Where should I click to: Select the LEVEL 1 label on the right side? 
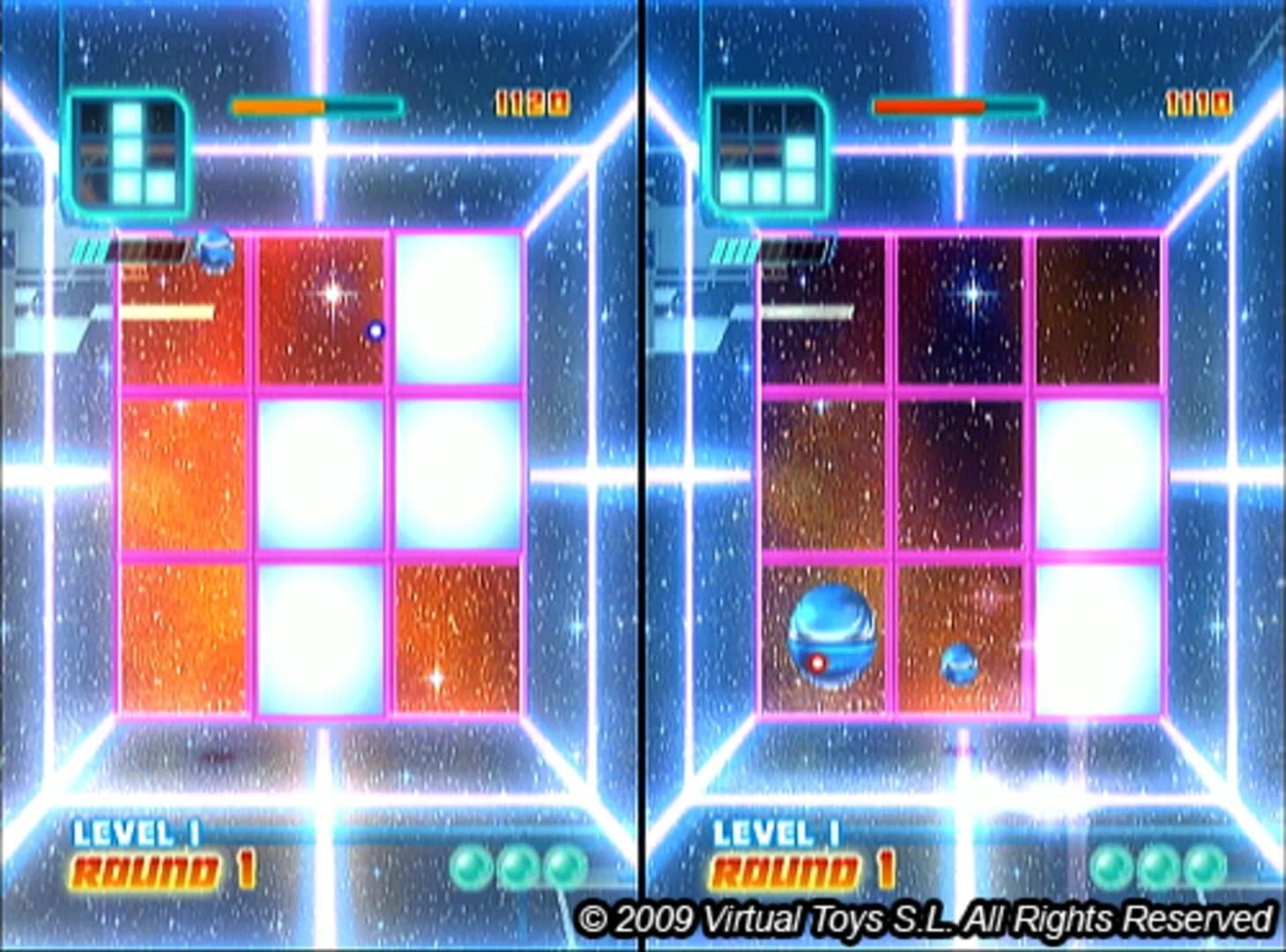tap(776, 831)
